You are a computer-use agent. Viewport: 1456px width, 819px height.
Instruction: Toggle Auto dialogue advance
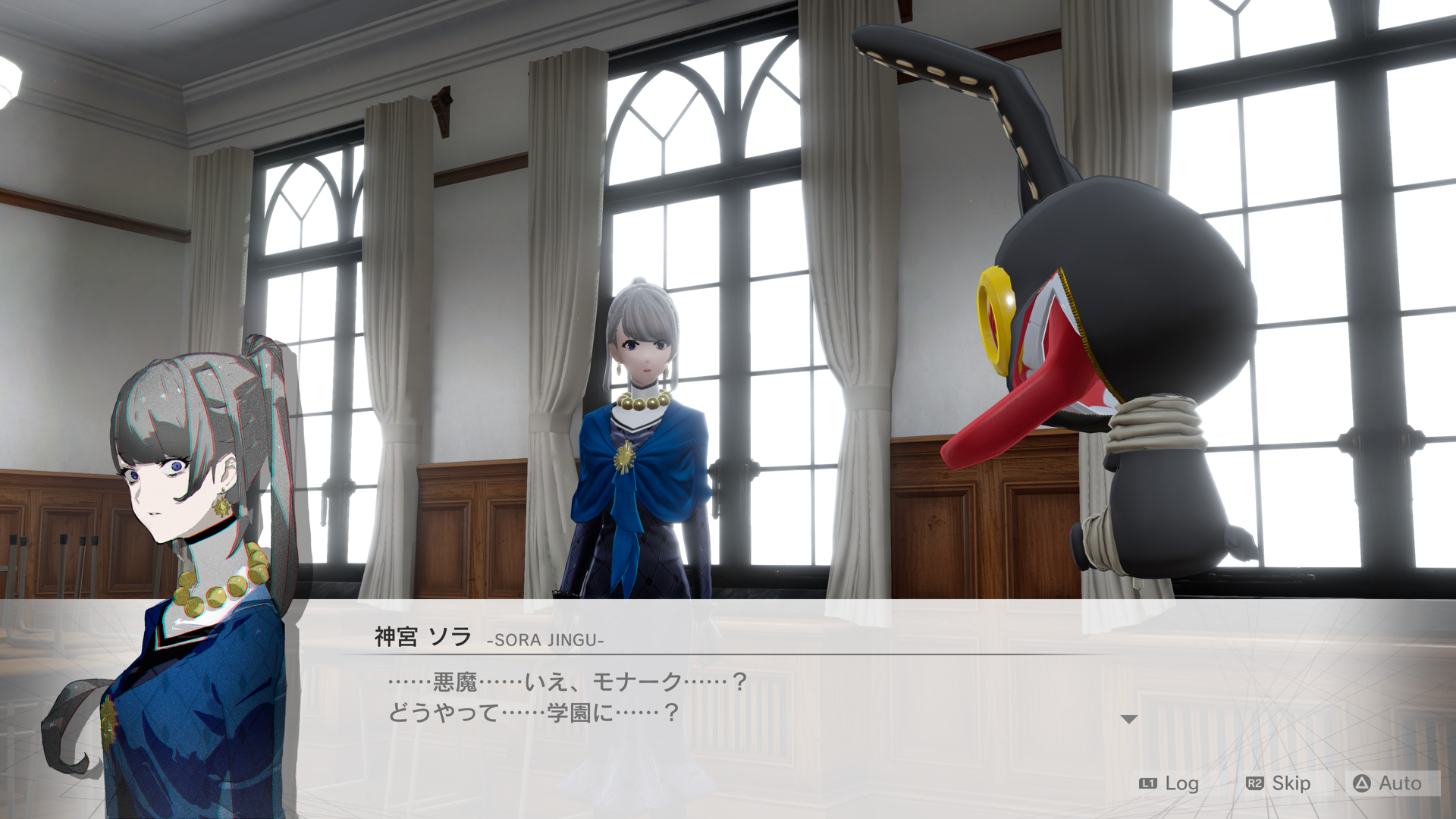coord(1388,783)
